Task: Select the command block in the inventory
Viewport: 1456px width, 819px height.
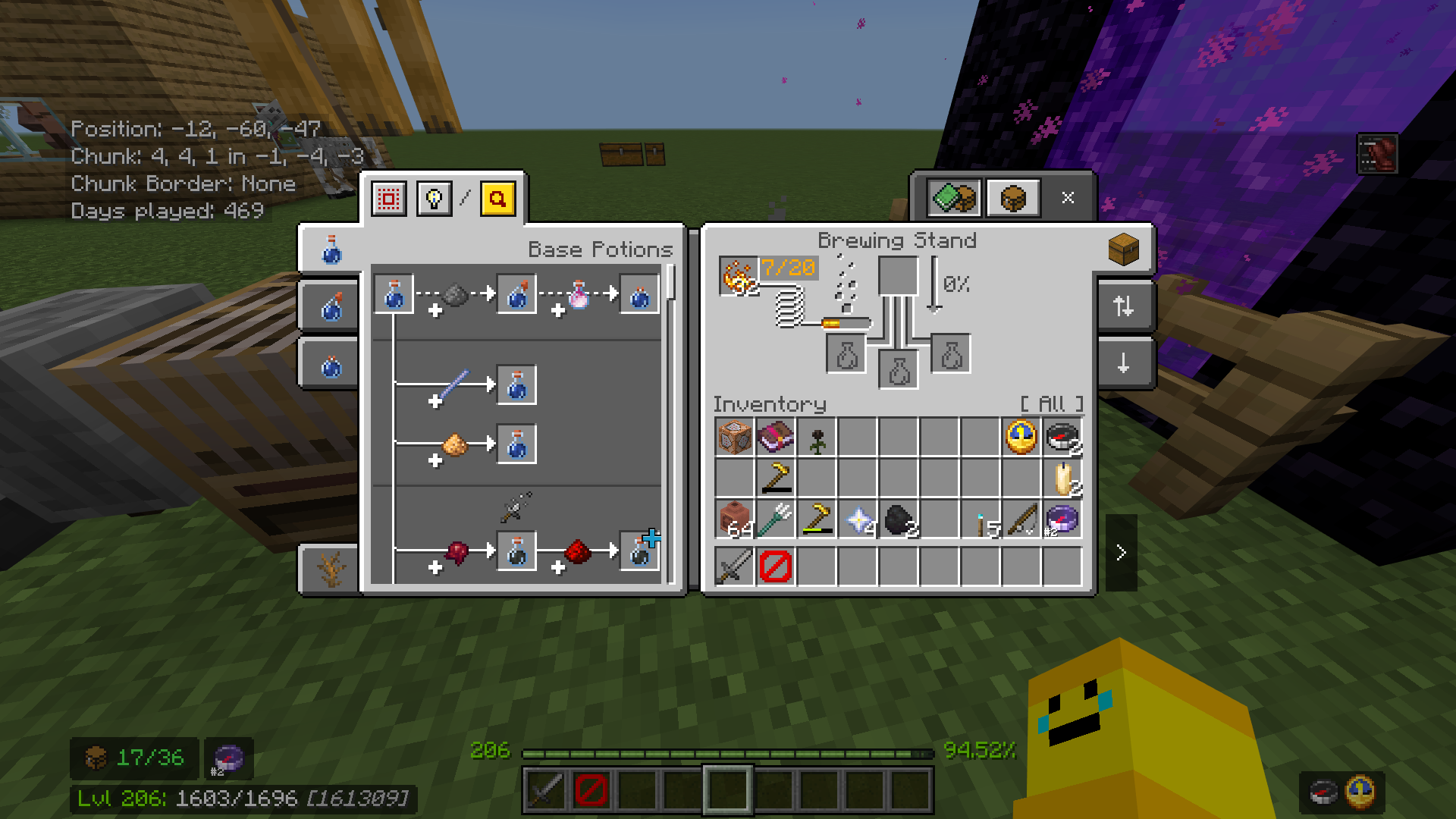Action: tap(734, 438)
